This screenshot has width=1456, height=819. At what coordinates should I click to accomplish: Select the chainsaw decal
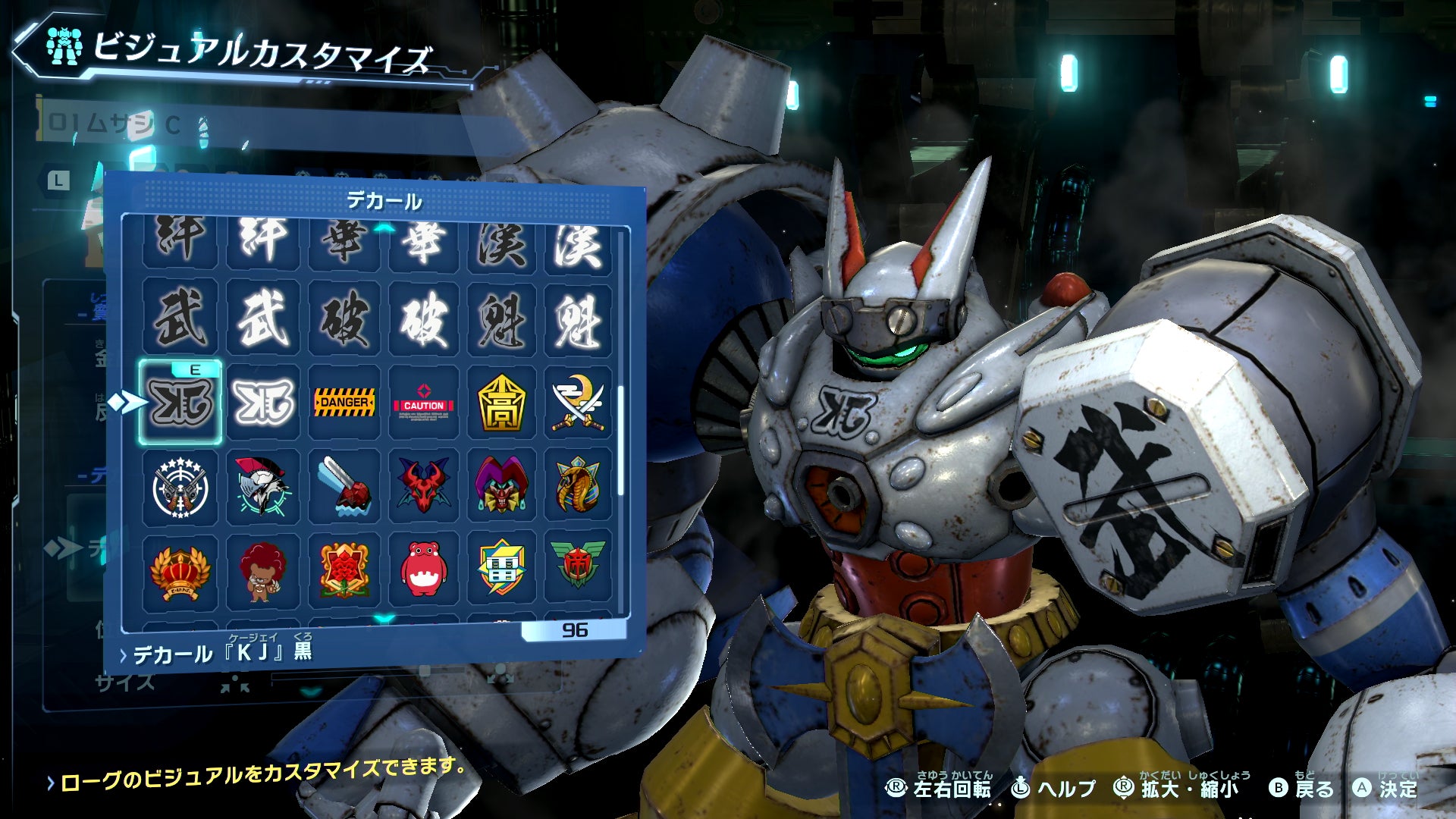click(x=344, y=487)
